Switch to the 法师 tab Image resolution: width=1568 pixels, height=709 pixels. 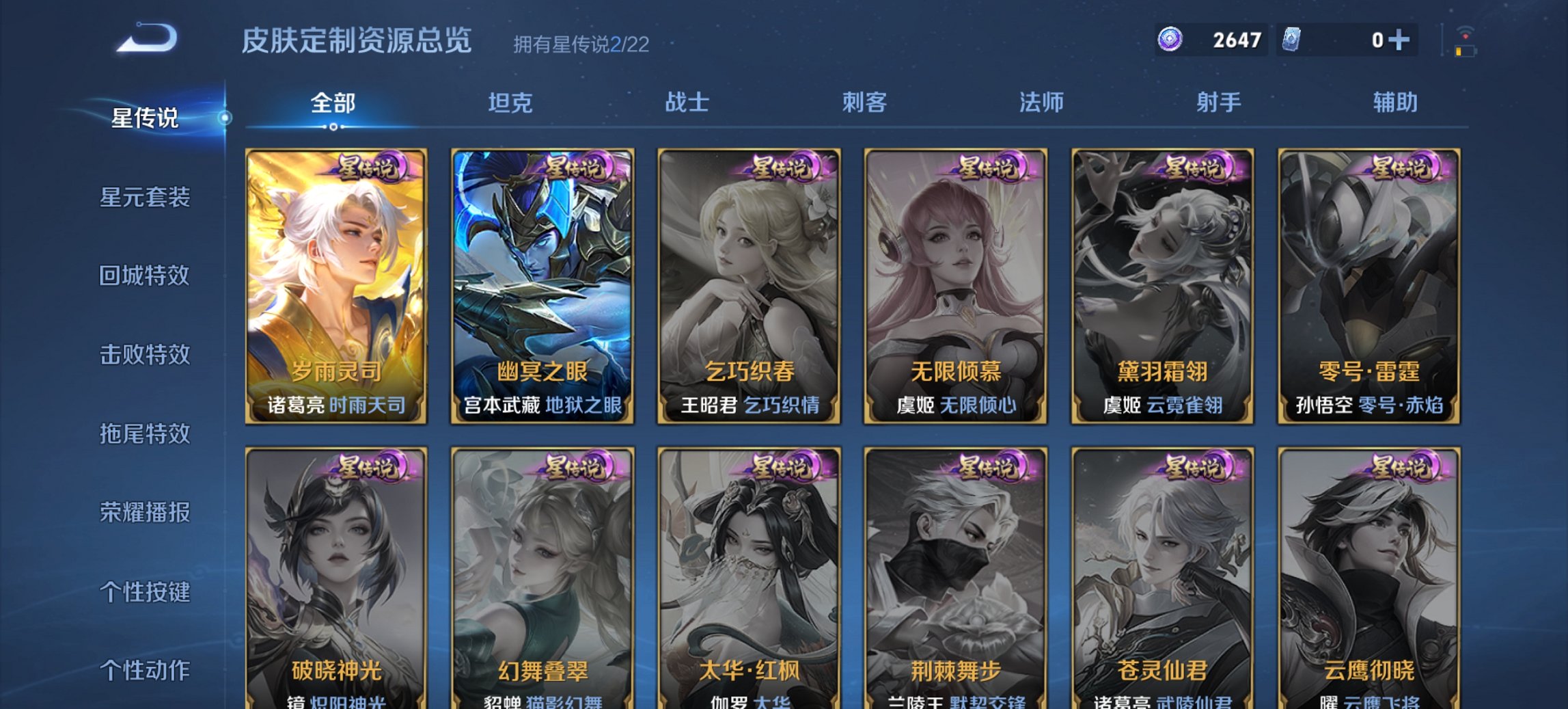coord(1037,101)
